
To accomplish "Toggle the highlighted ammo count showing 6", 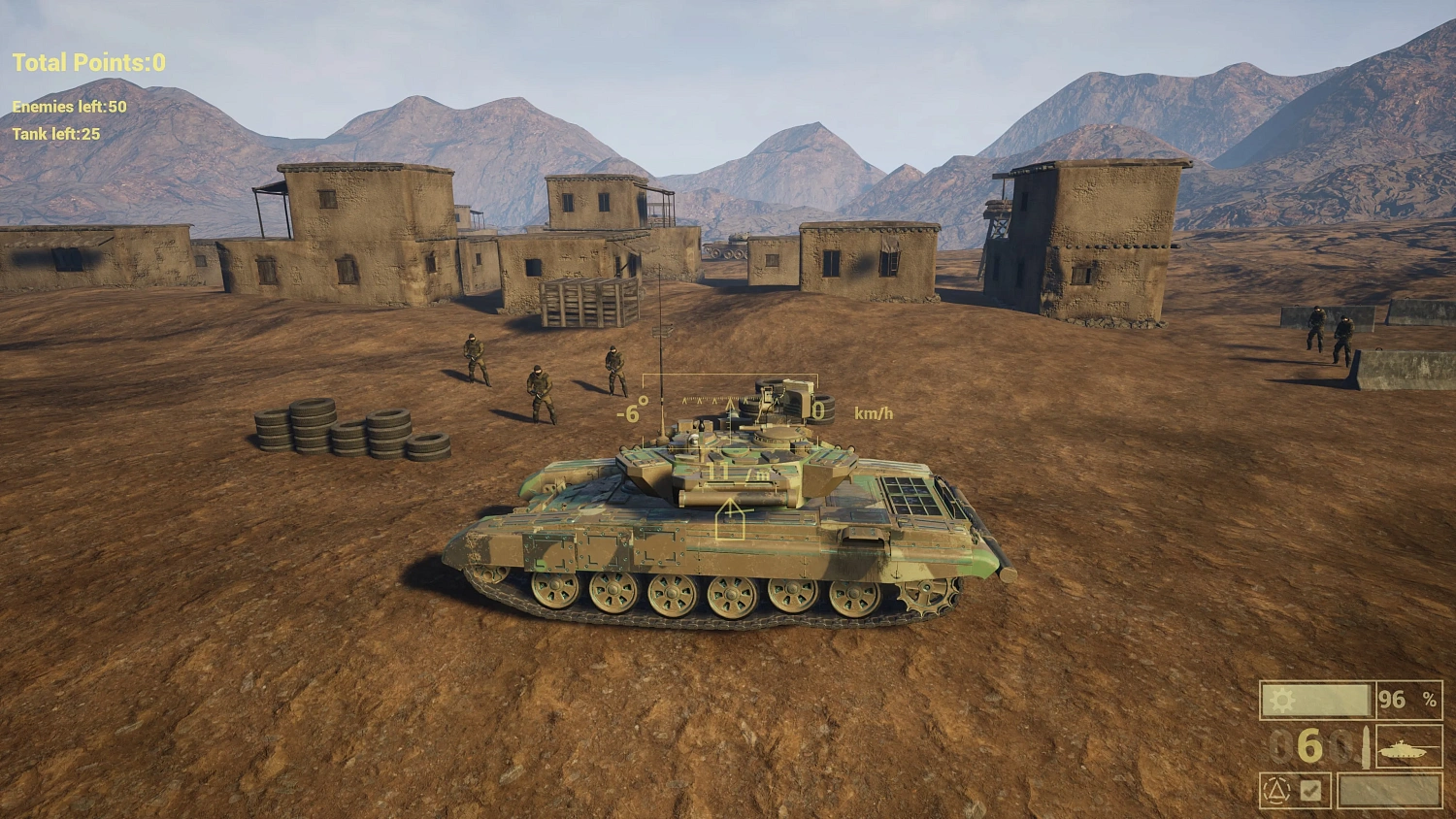I will pyautogui.click(x=1308, y=747).
